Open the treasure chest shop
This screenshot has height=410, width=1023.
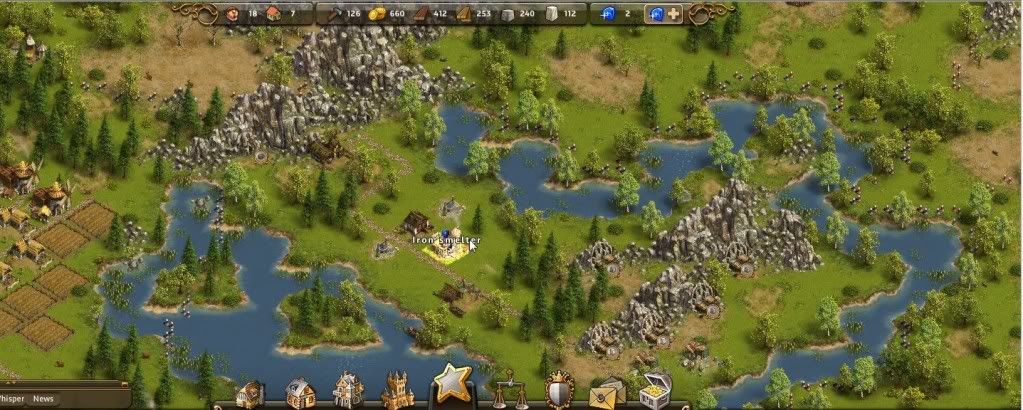tap(655, 390)
